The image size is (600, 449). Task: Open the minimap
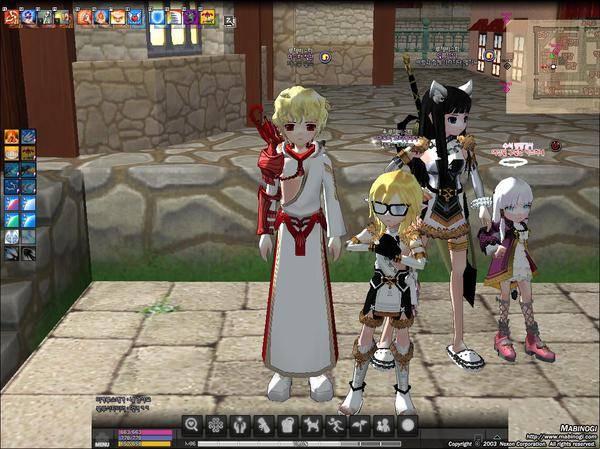(x=551, y=58)
